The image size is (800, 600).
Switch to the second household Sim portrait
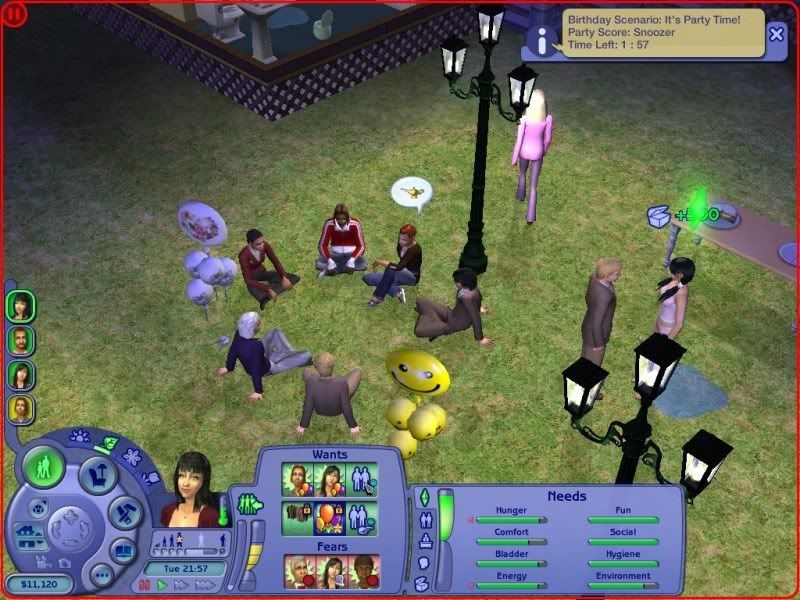click(21, 339)
